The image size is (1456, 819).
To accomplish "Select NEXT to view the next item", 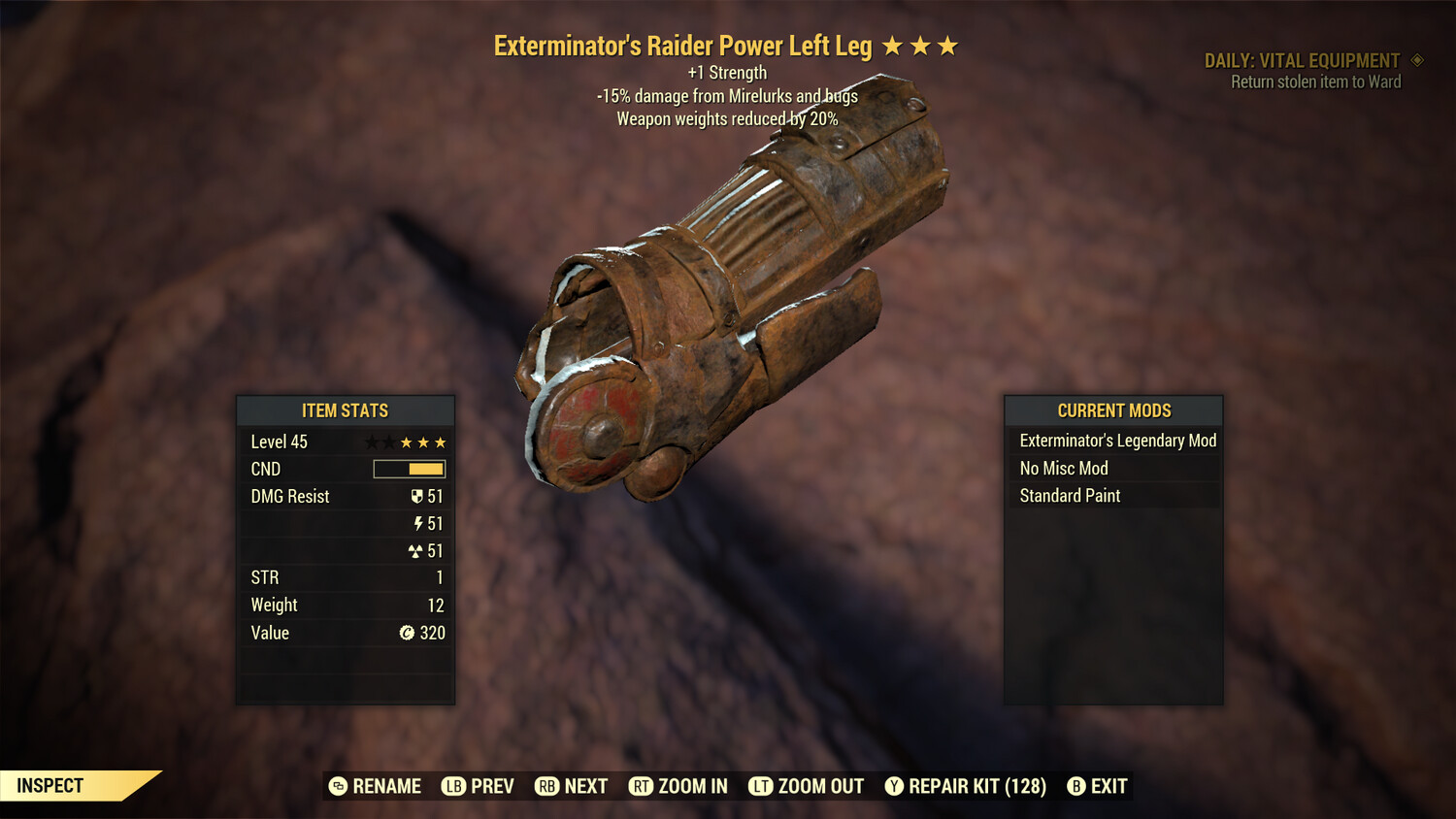I will coord(585,786).
